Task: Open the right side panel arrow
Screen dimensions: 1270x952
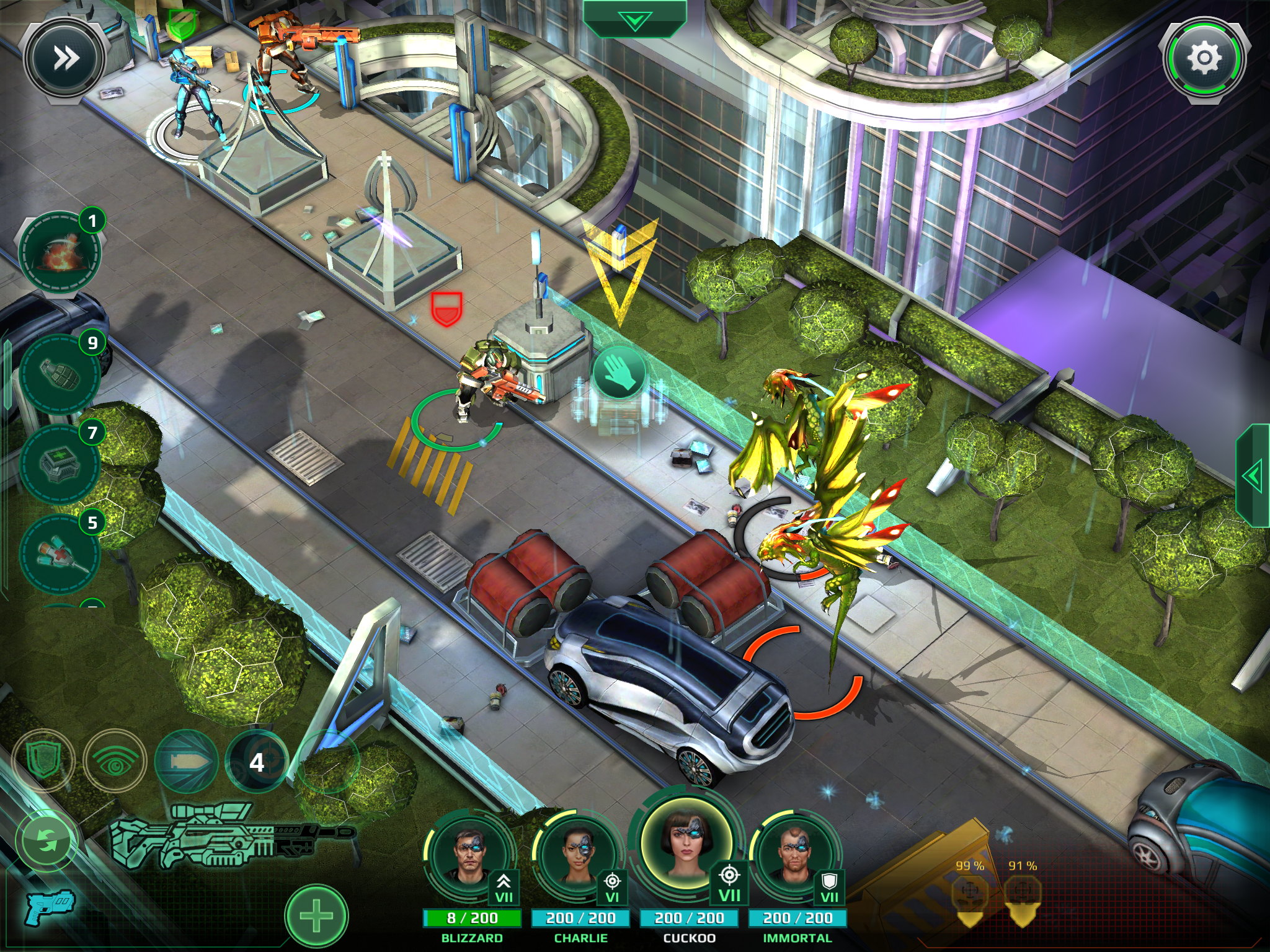Action: (x=1253, y=476)
